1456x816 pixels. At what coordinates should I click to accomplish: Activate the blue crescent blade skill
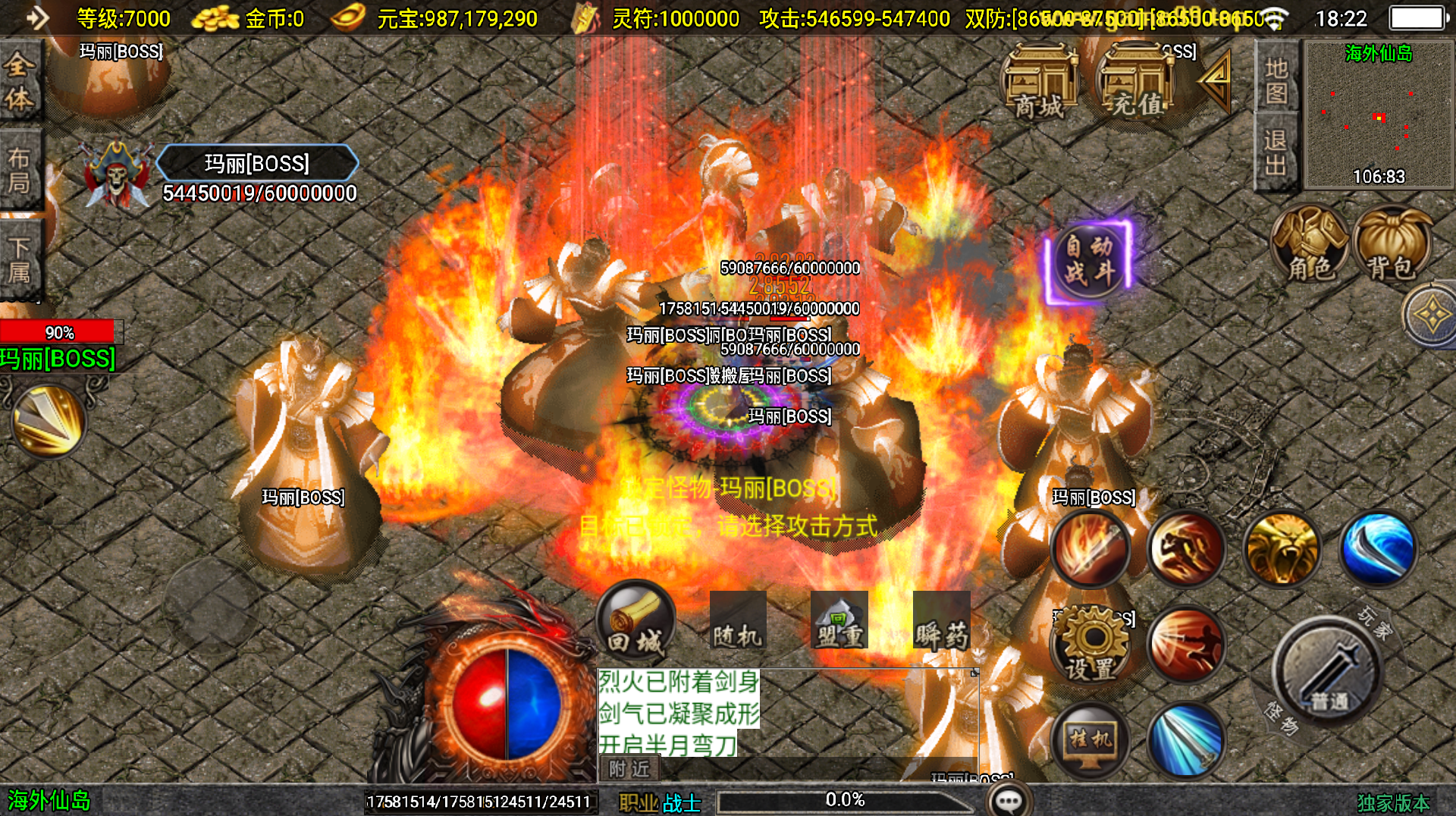tap(1378, 549)
